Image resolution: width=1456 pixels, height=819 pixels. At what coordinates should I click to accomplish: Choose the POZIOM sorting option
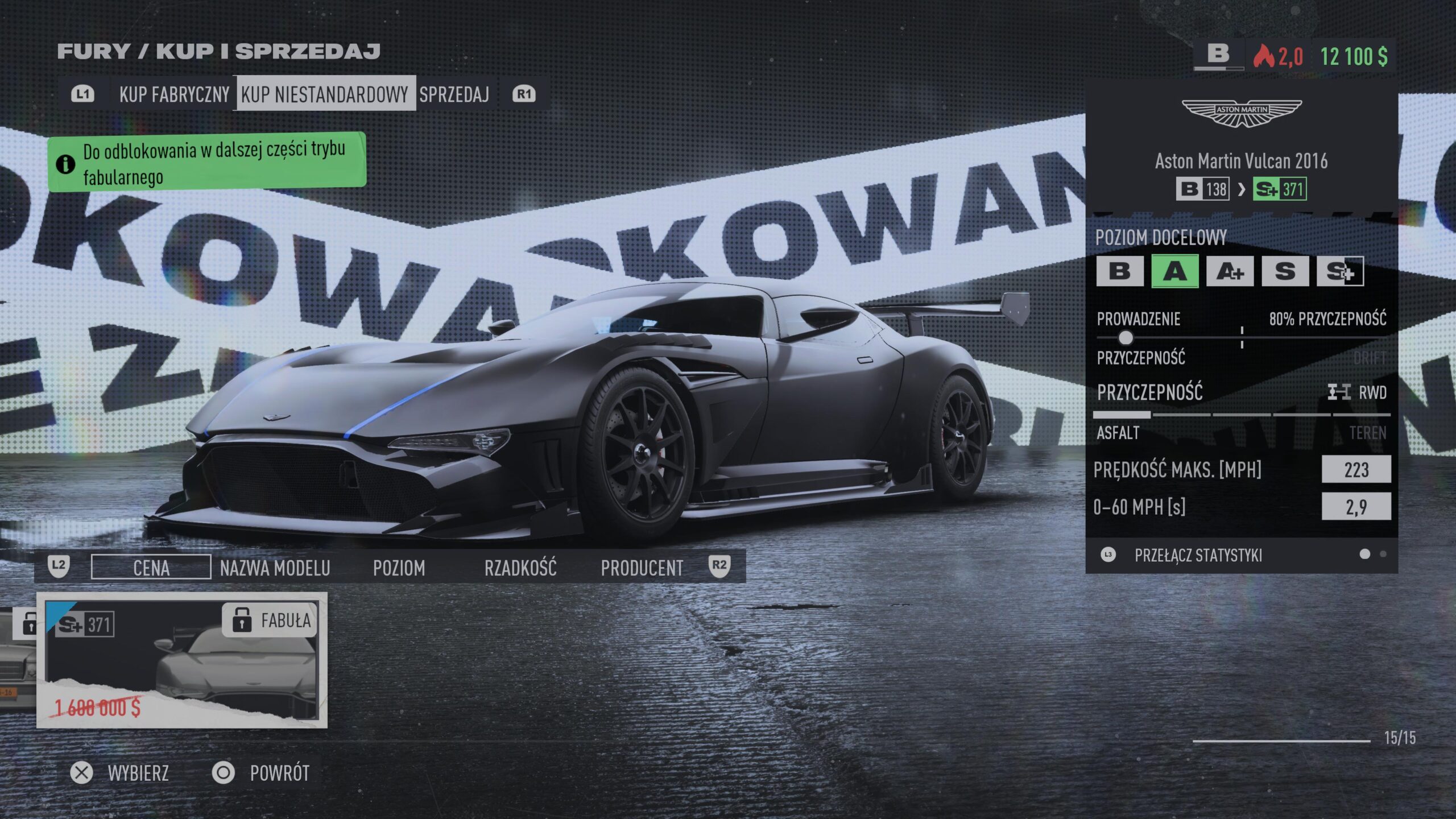[399, 568]
